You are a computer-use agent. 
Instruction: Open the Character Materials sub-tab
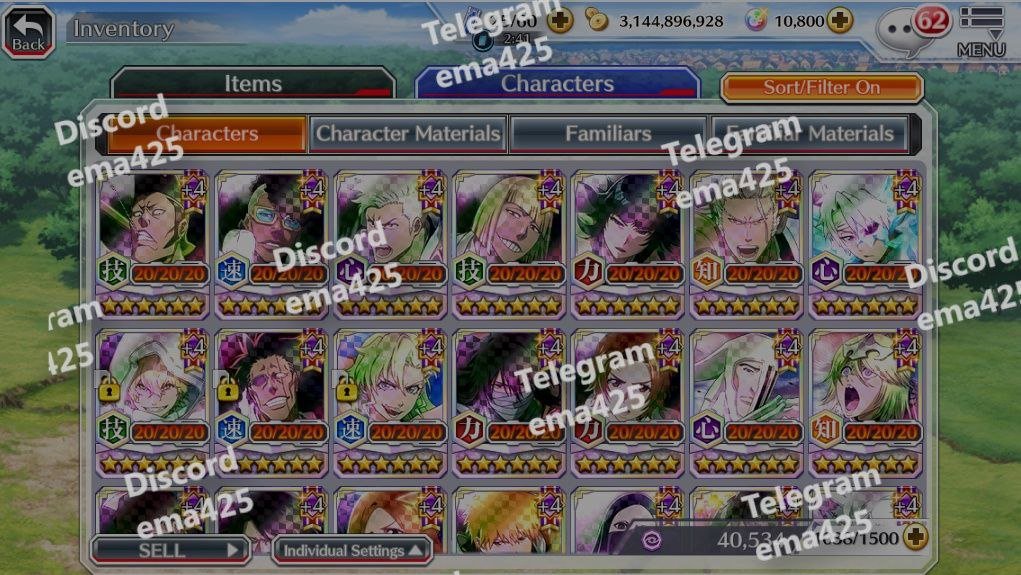(408, 134)
